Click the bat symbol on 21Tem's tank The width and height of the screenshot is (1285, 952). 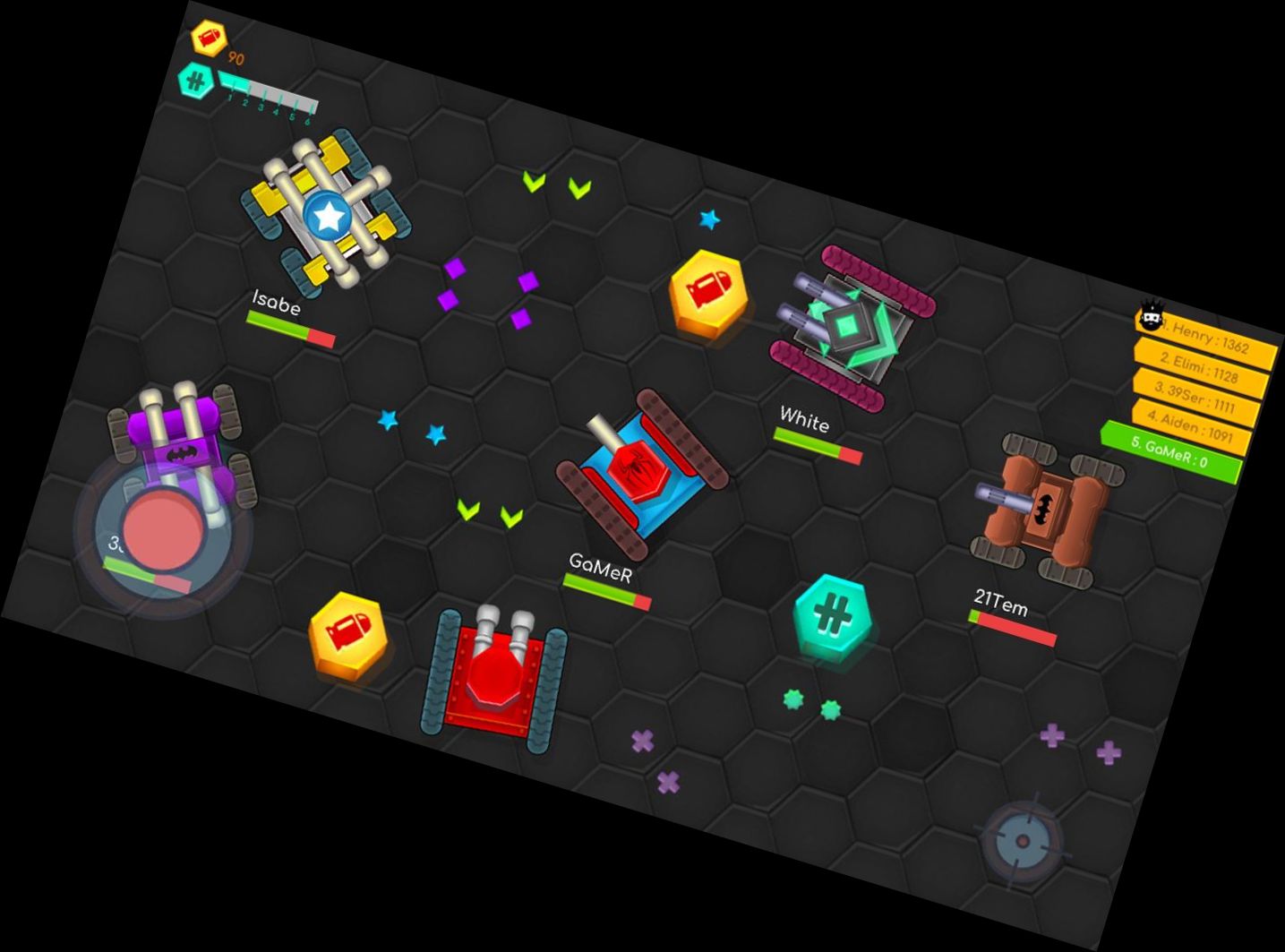coord(1043,510)
